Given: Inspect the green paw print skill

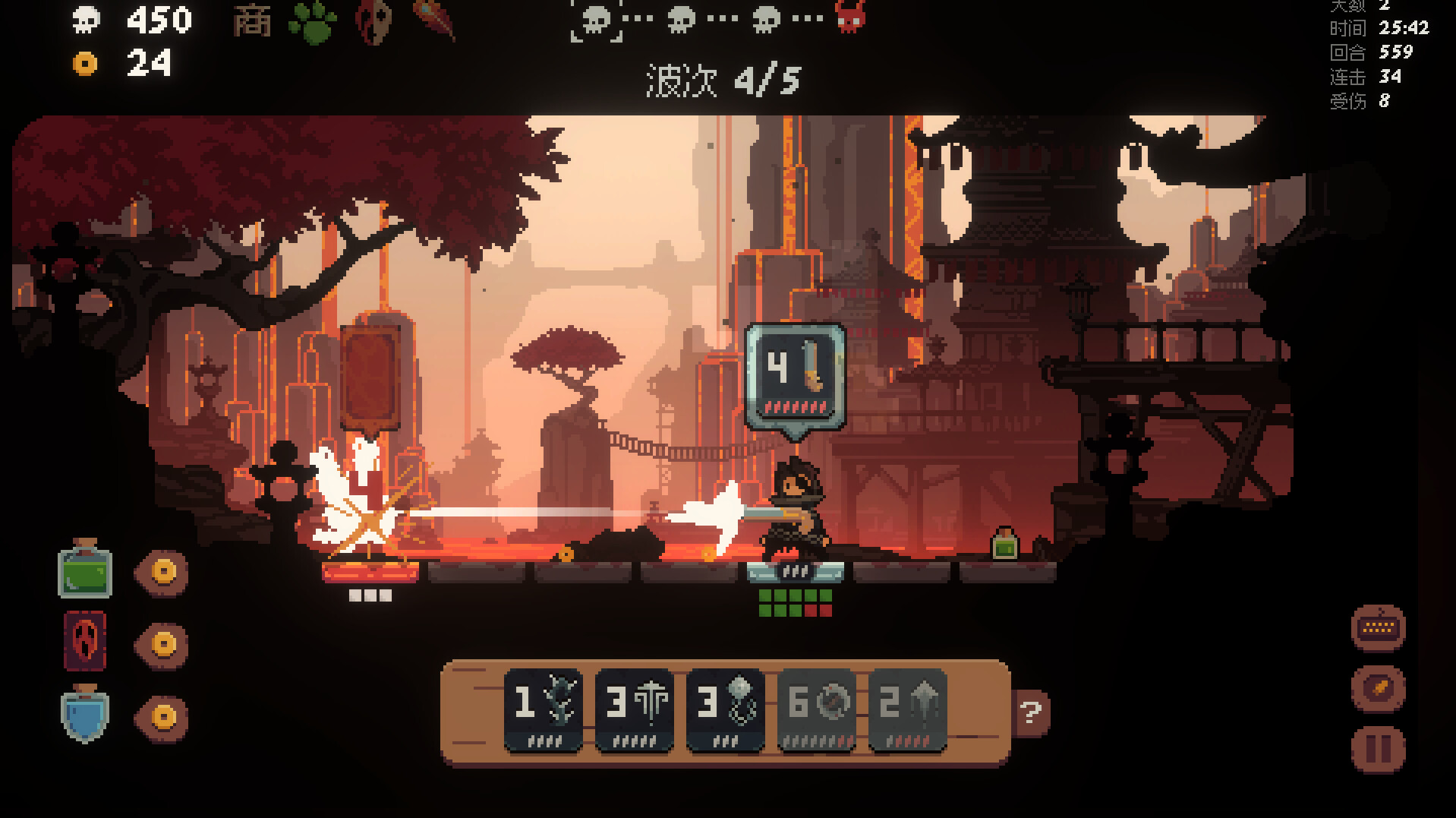Looking at the screenshot, I should pyautogui.click(x=312, y=21).
